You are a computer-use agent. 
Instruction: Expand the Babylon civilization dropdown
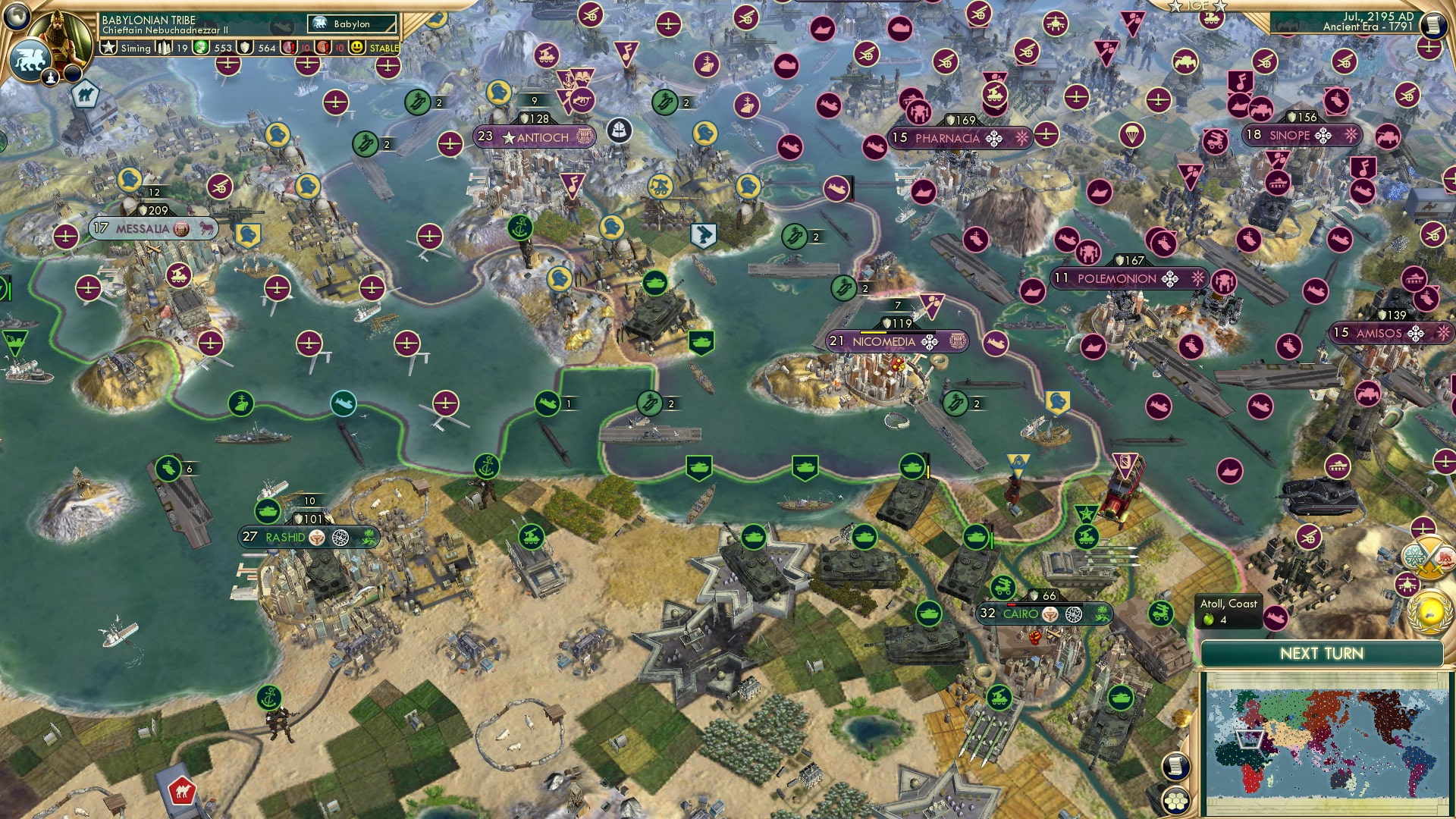(x=353, y=24)
